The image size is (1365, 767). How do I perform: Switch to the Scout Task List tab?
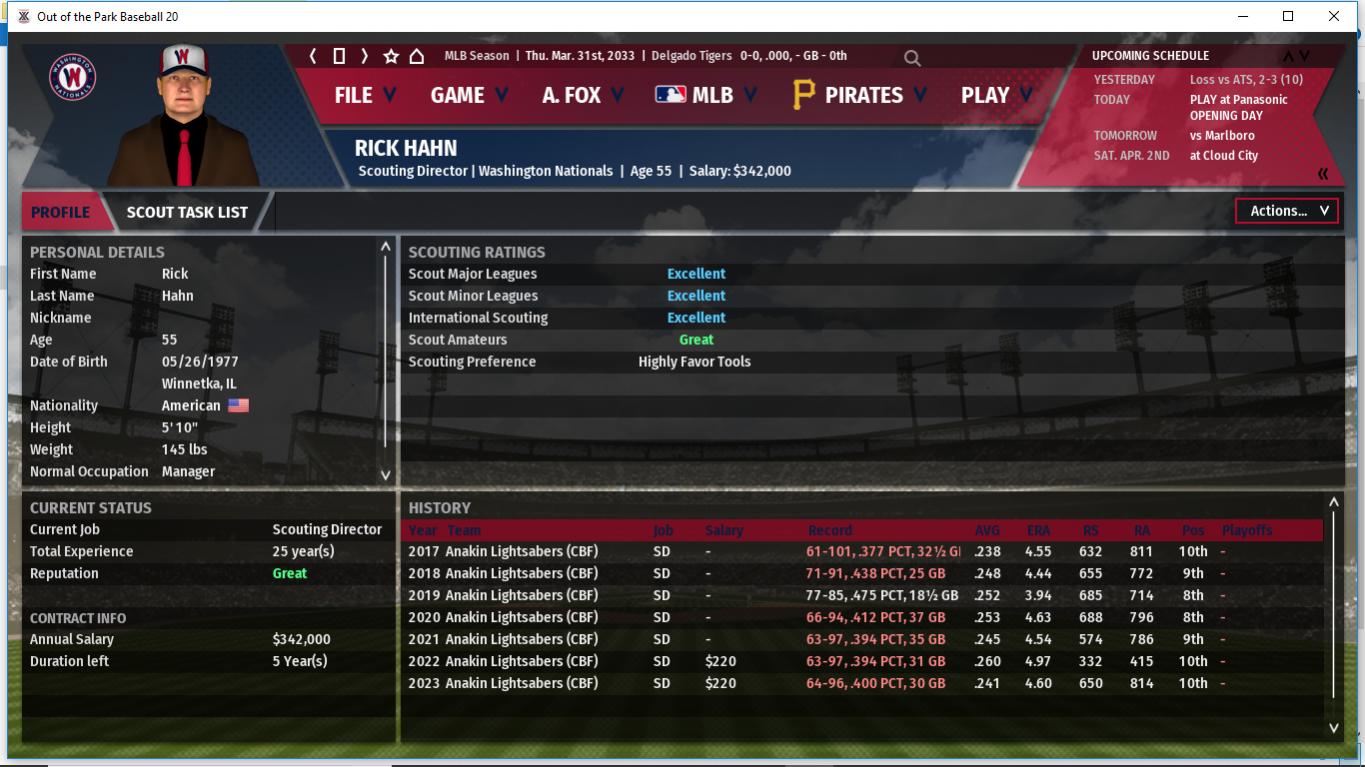tap(187, 212)
